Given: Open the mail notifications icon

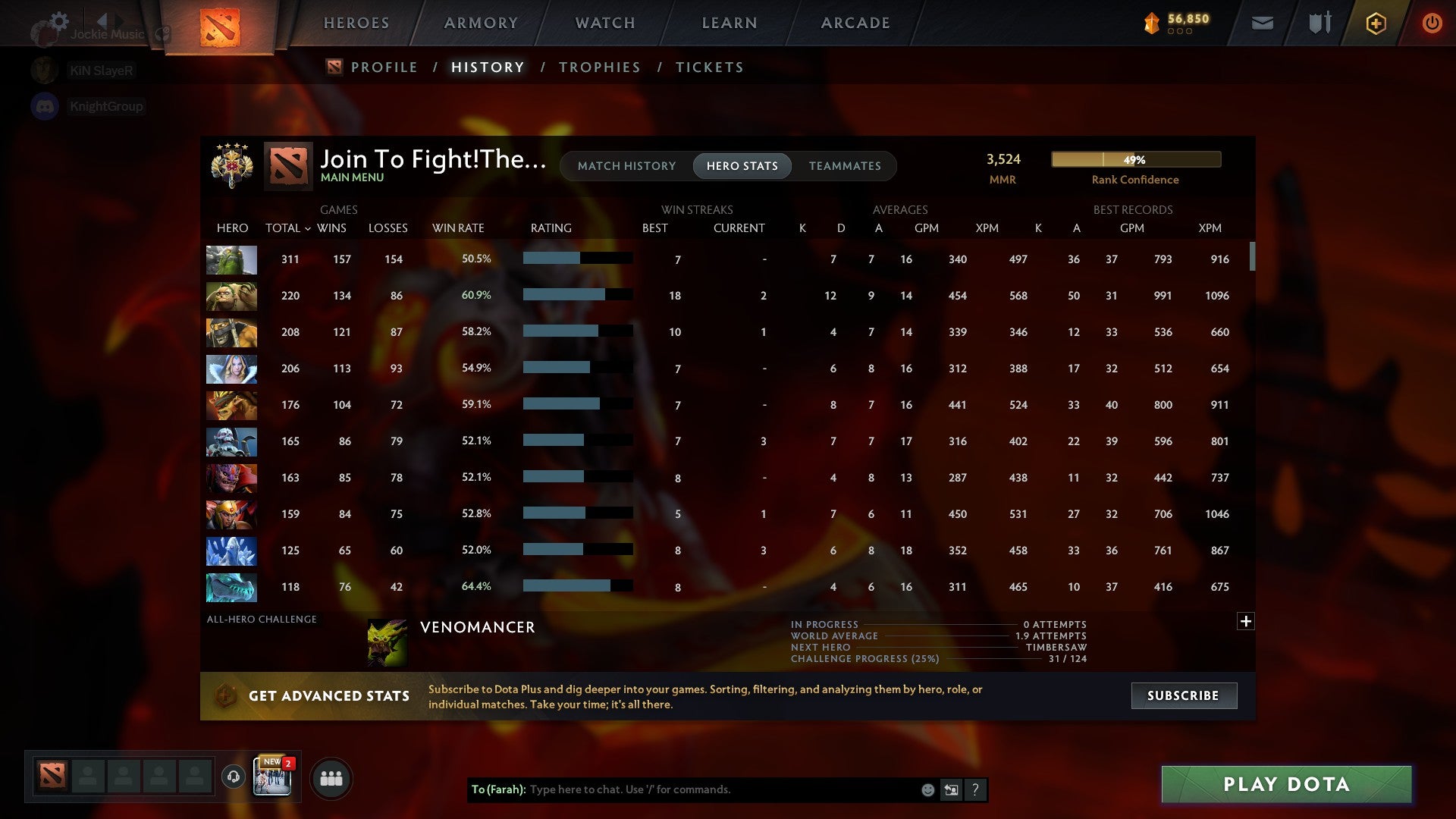Looking at the screenshot, I should point(1261,23).
